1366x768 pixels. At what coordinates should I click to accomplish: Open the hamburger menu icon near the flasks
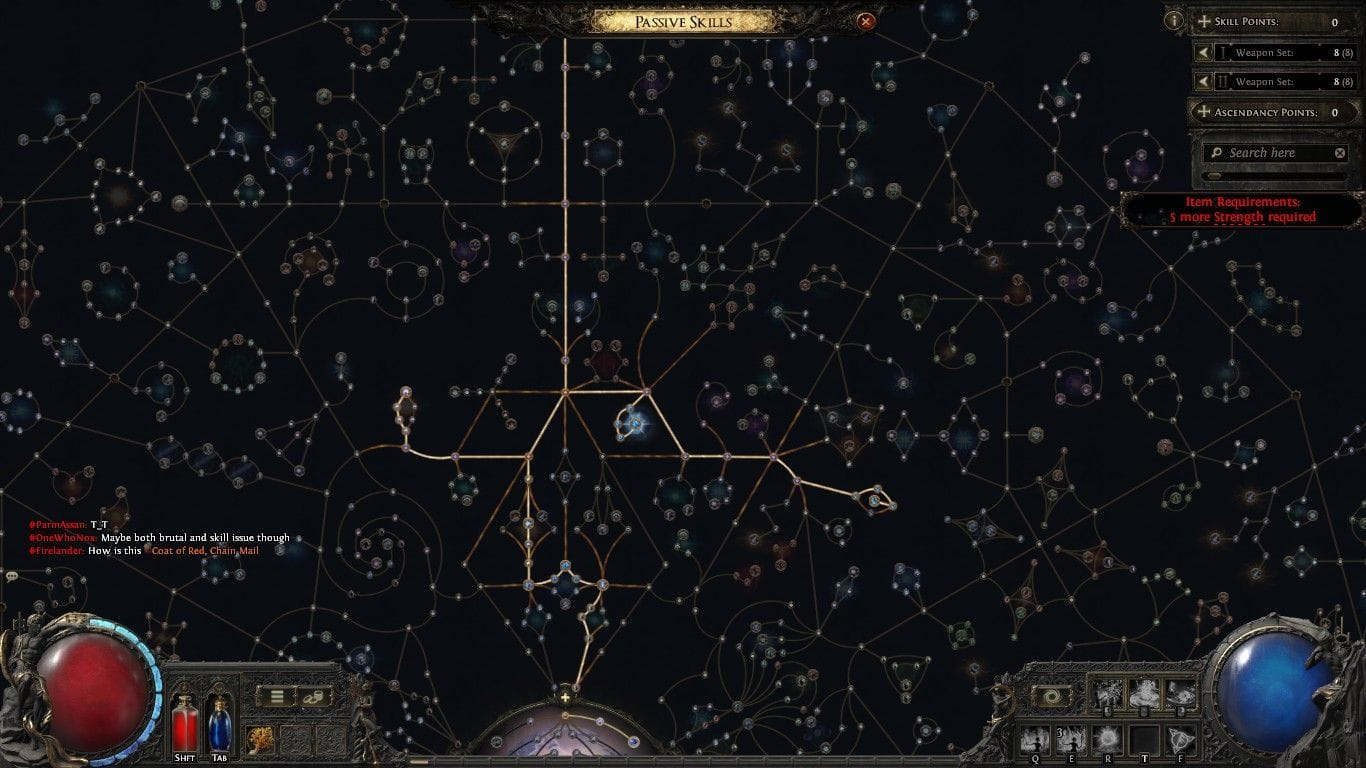277,696
